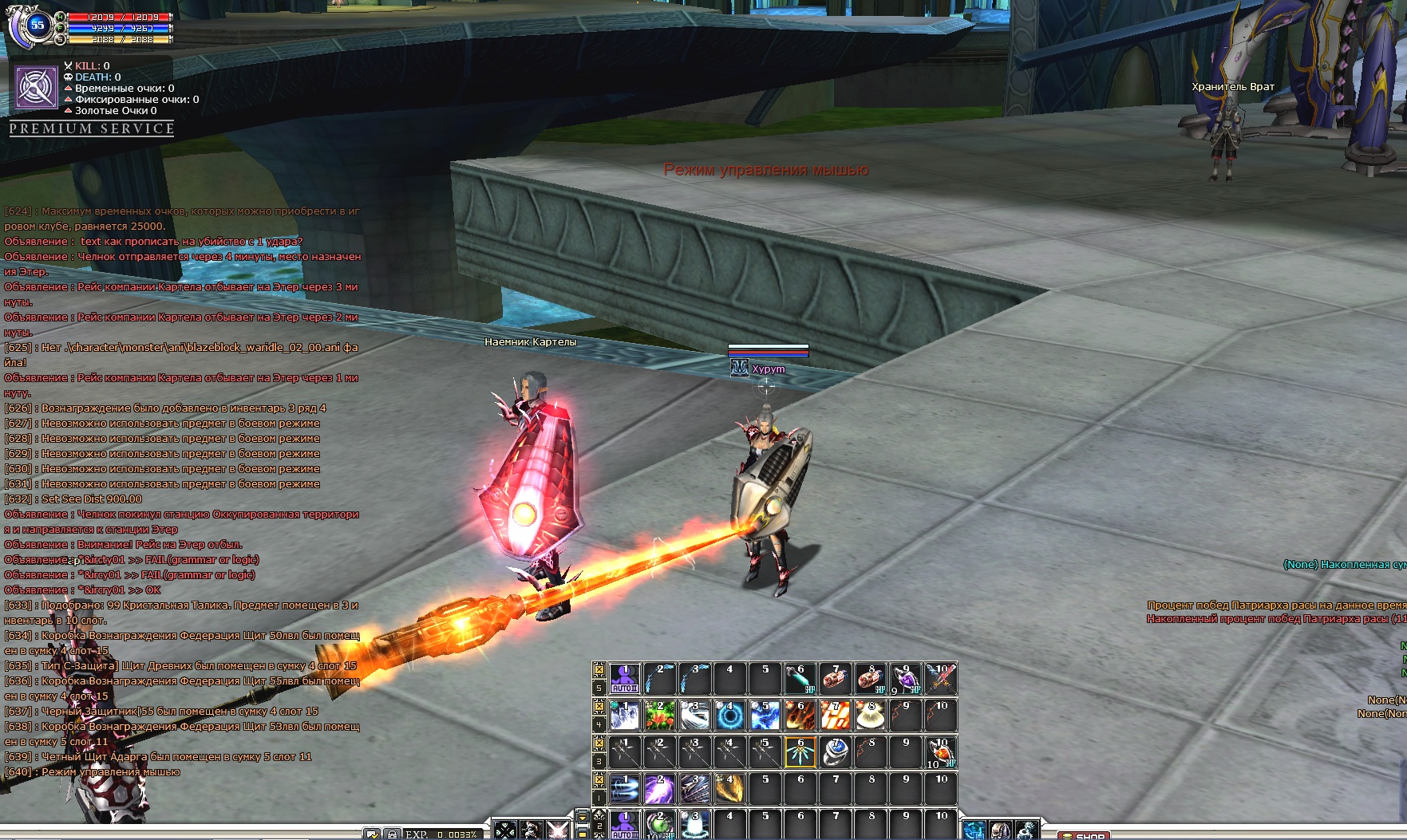
Task: Activate the blue ring vortex skill
Action: tap(729, 716)
